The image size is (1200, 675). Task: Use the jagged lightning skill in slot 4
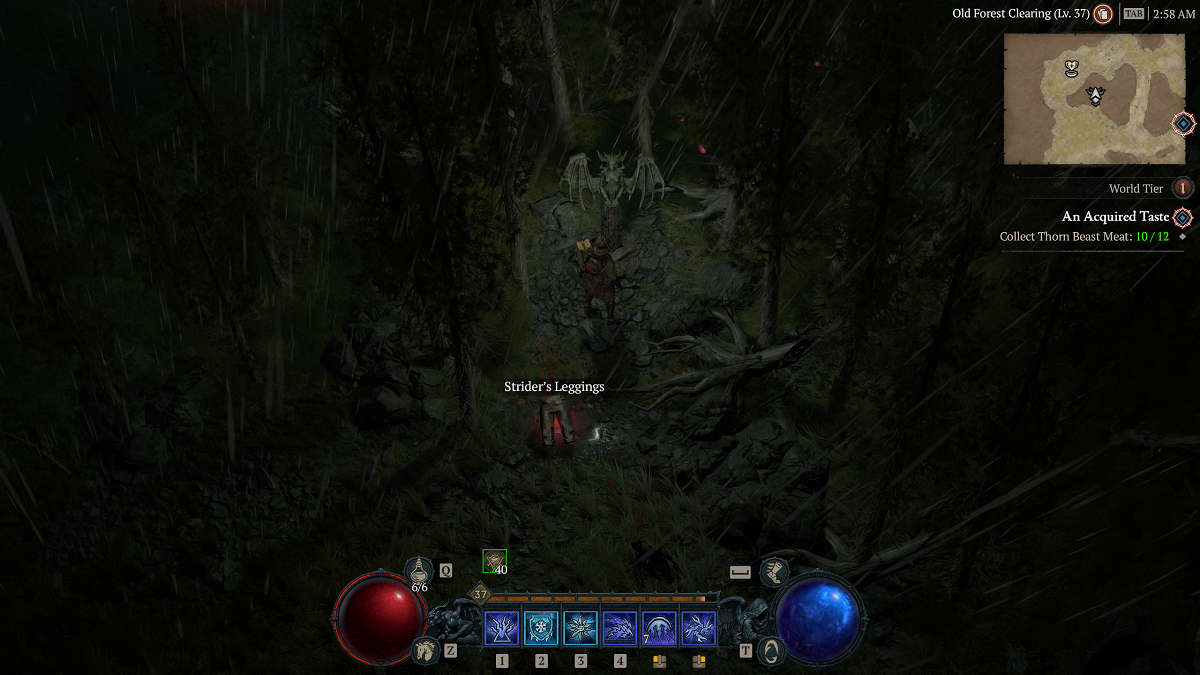point(620,629)
